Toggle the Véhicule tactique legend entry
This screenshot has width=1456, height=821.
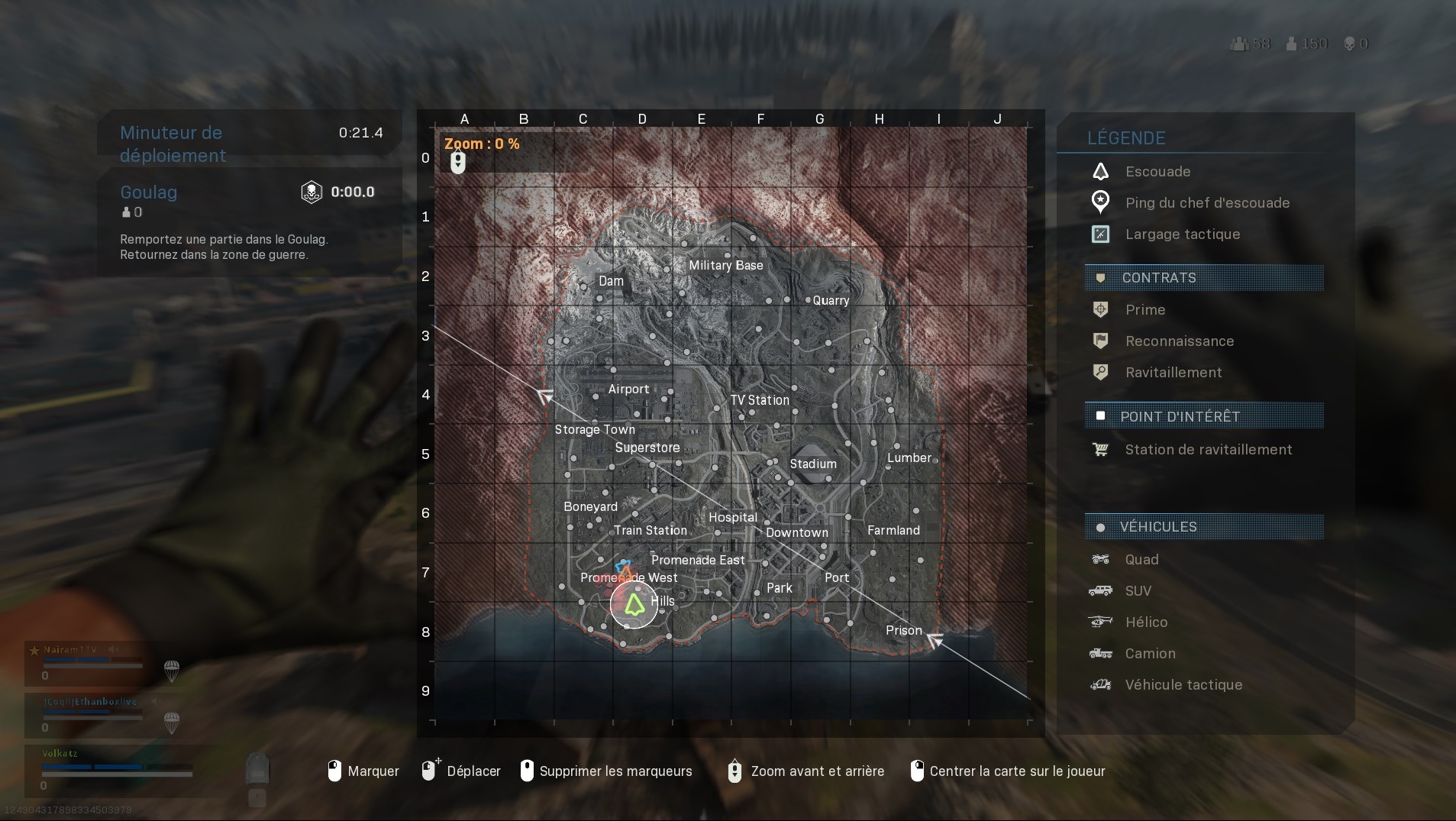coord(1102,685)
